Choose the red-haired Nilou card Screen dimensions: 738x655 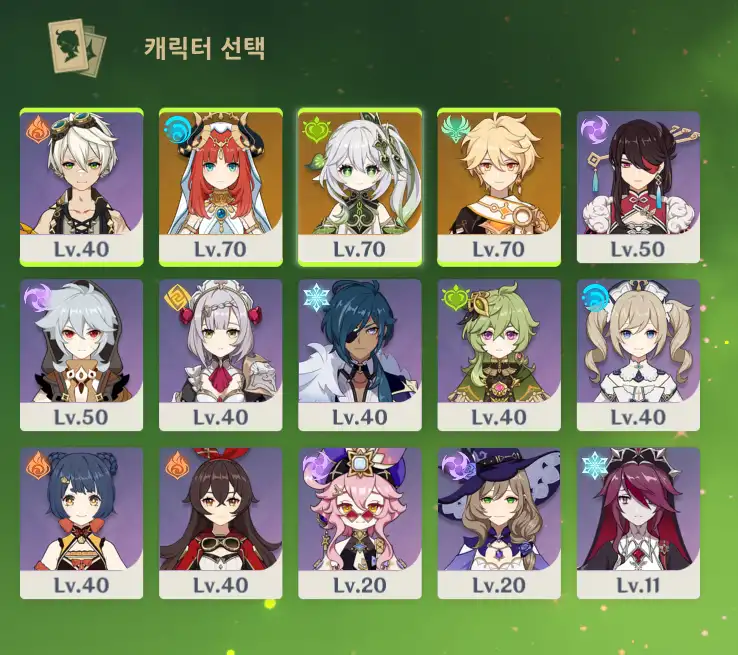pyautogui.click(x=220, y=186)
